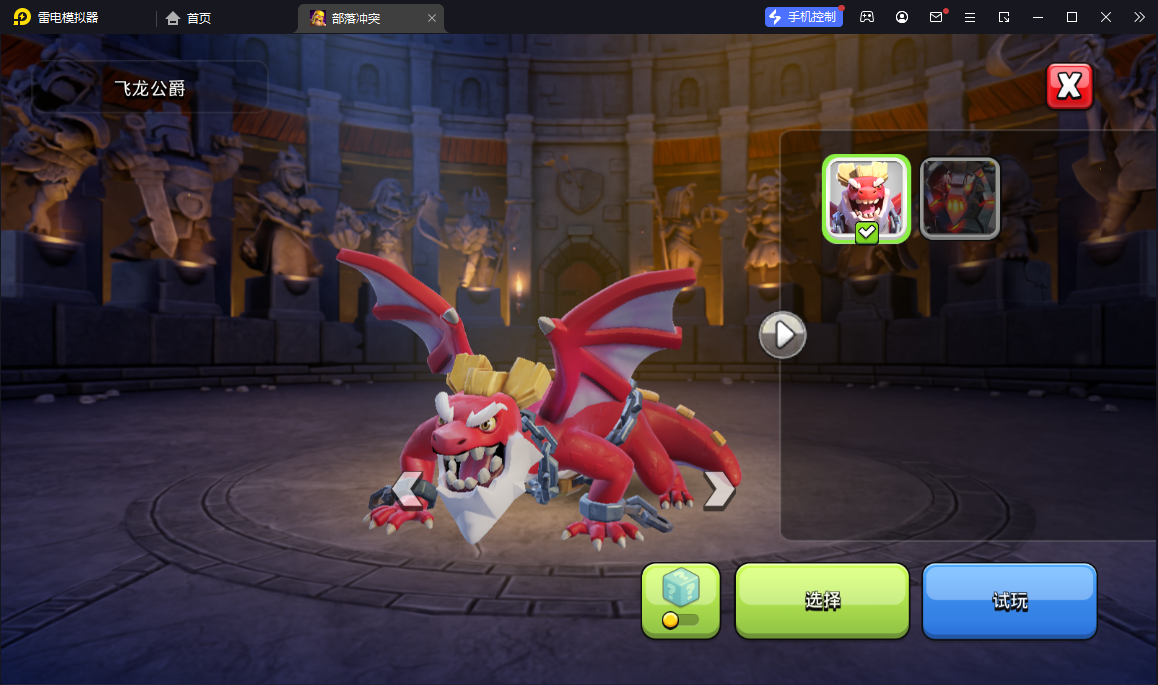Play the skin animation preview
The image size is (1158, 685).
tap(783, 334)
